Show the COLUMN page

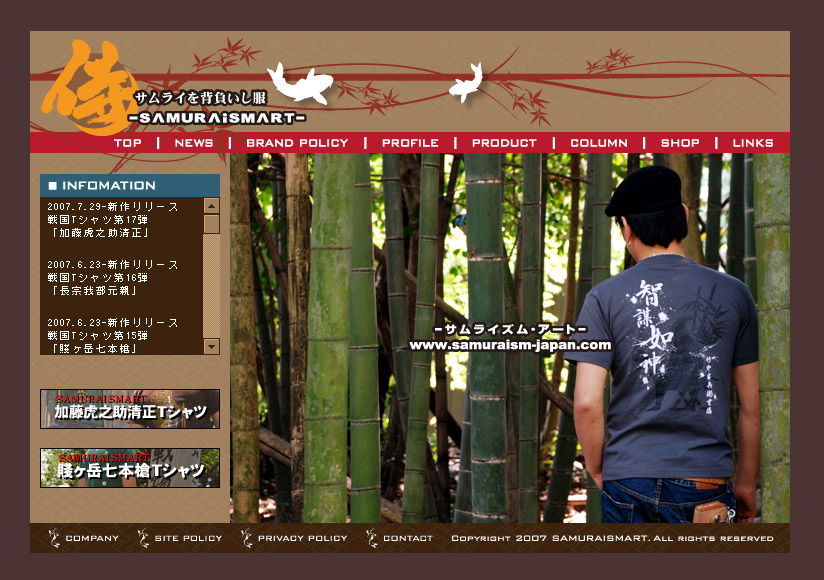tap(599, 143)
